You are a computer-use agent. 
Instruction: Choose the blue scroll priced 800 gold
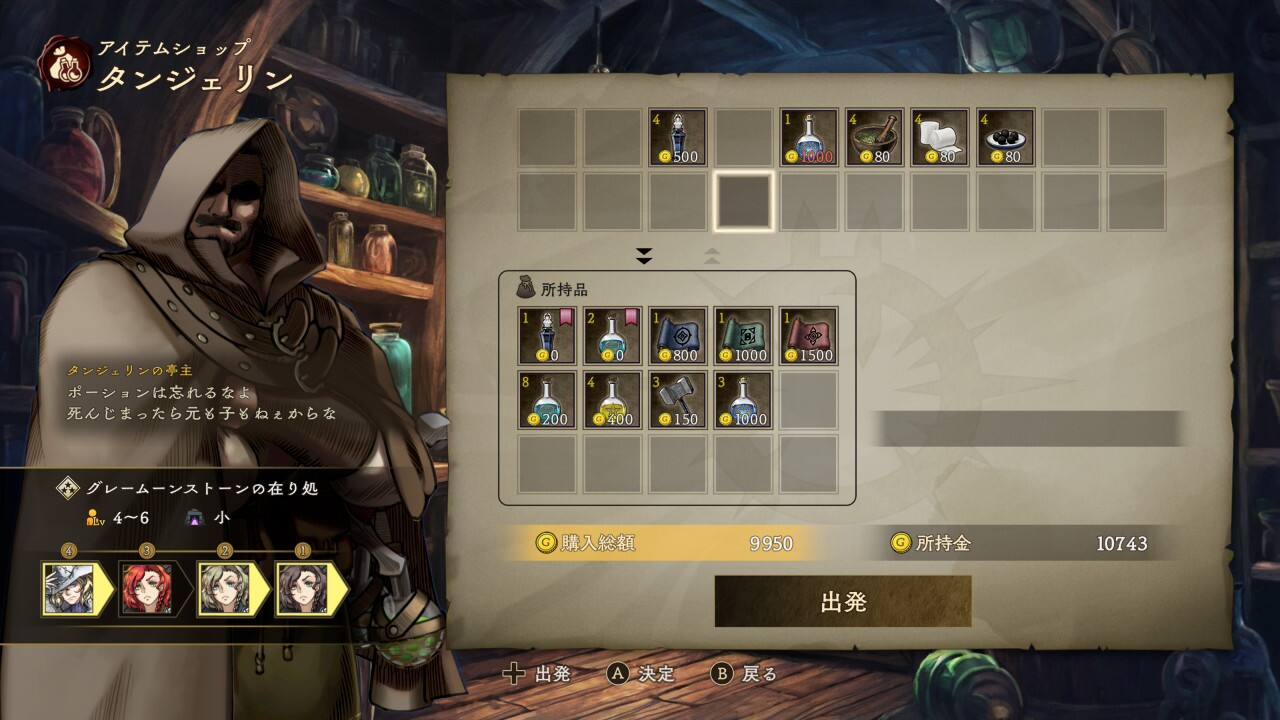click(678, 335)
